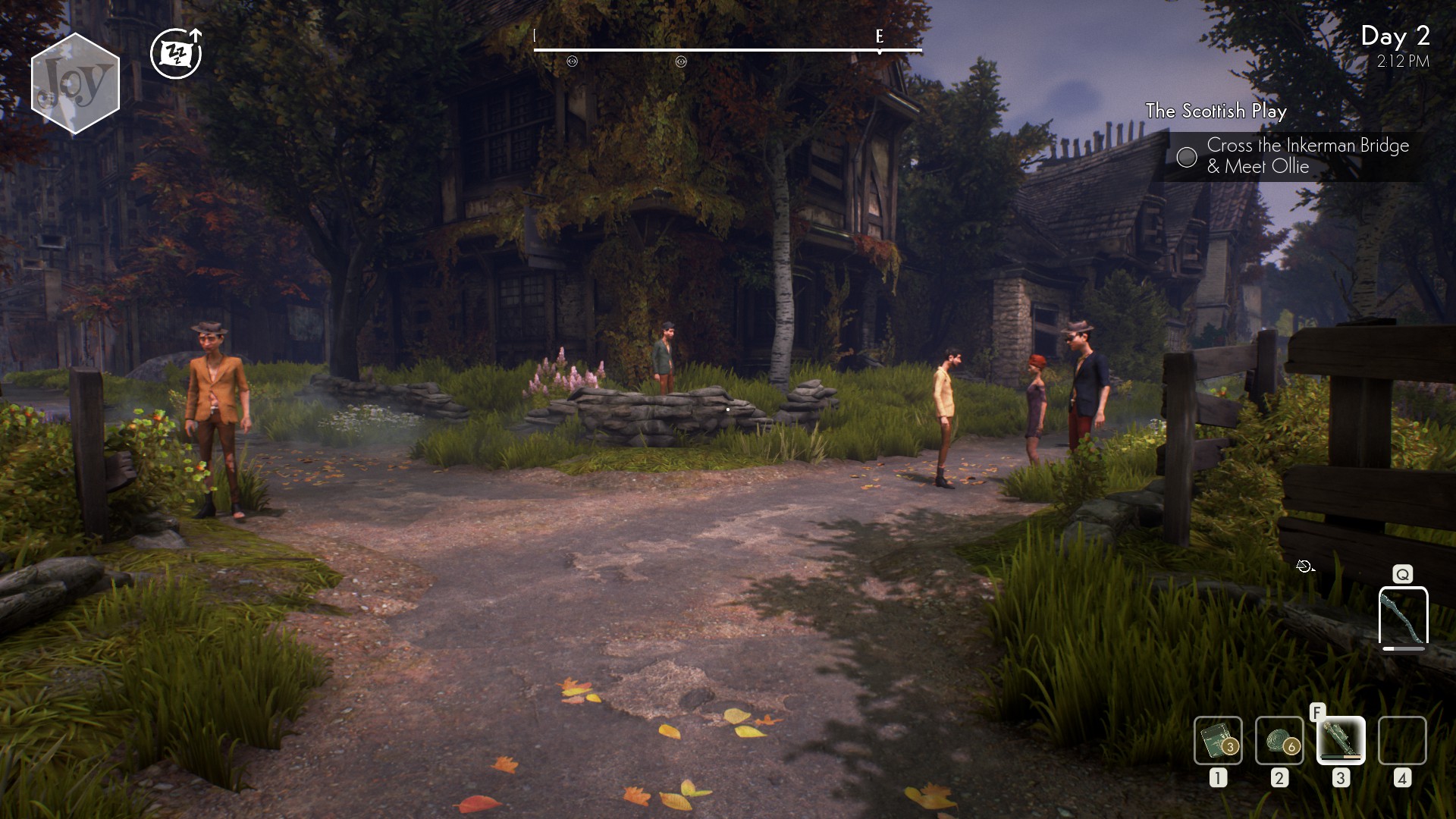The image size is (1456, 819).
Task: Click the compass bar at top
Action: pos(727,50)
